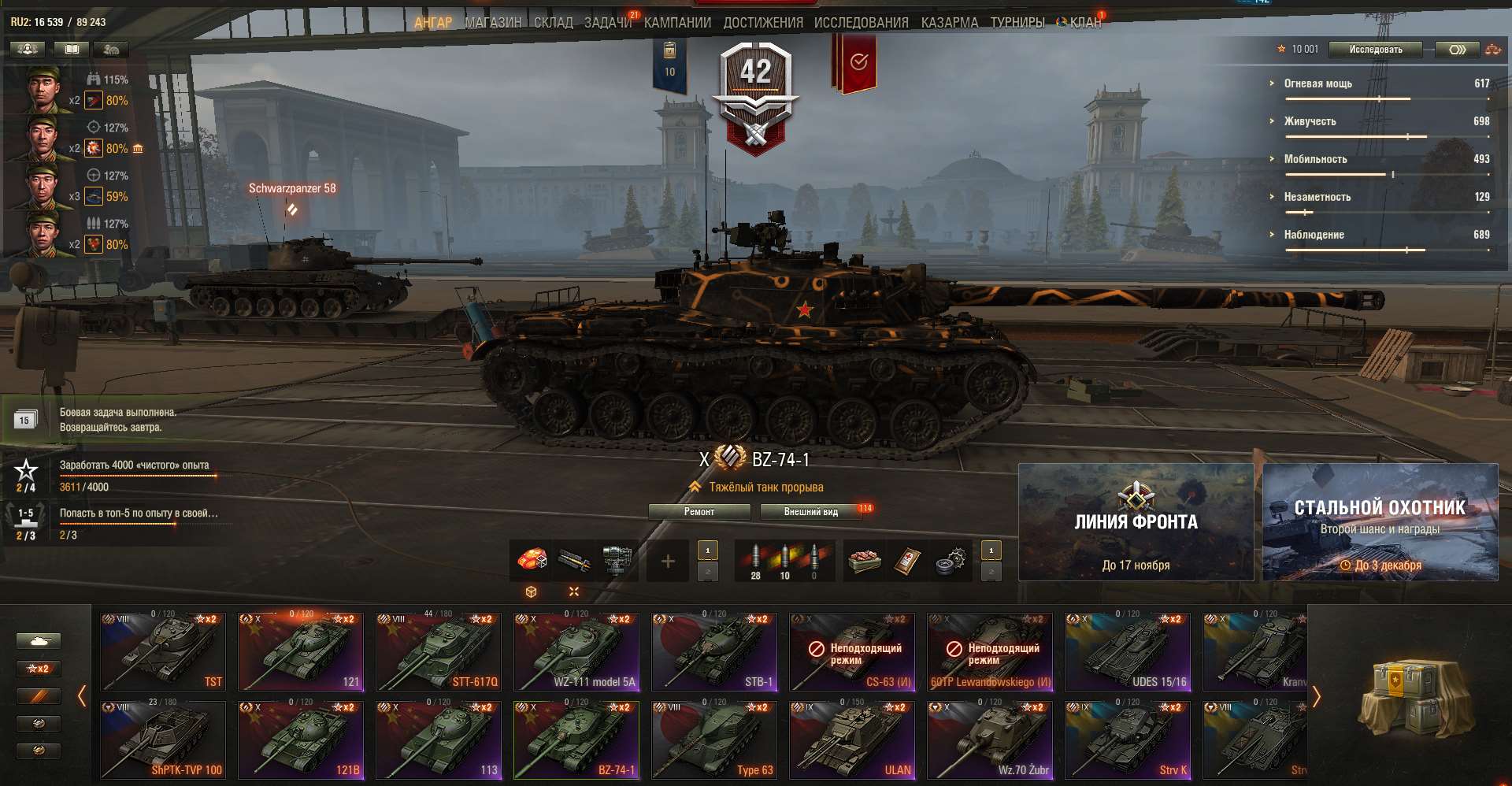Click the gold tank filter icon in sidebar
Screen dimensions: 1512x786
(38, 751)
